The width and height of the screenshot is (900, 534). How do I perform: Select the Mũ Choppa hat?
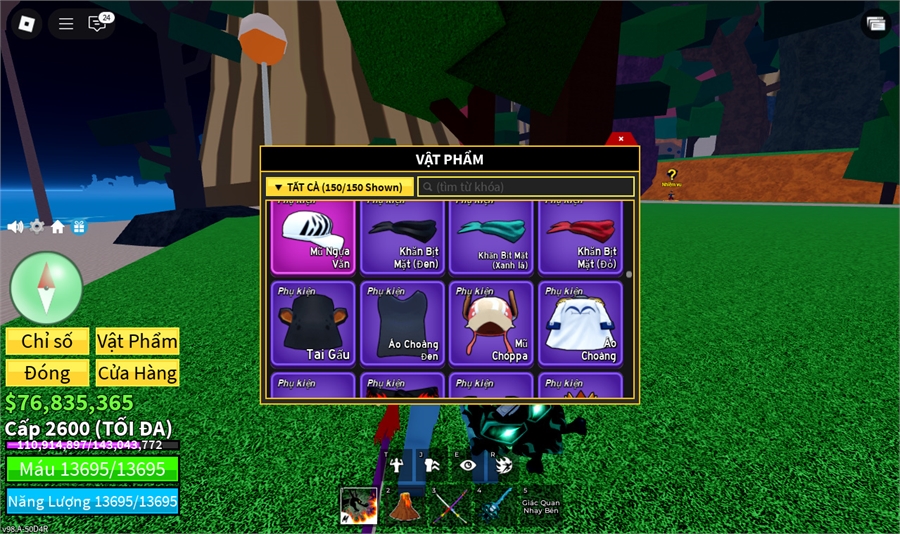[x=490, y=323]
